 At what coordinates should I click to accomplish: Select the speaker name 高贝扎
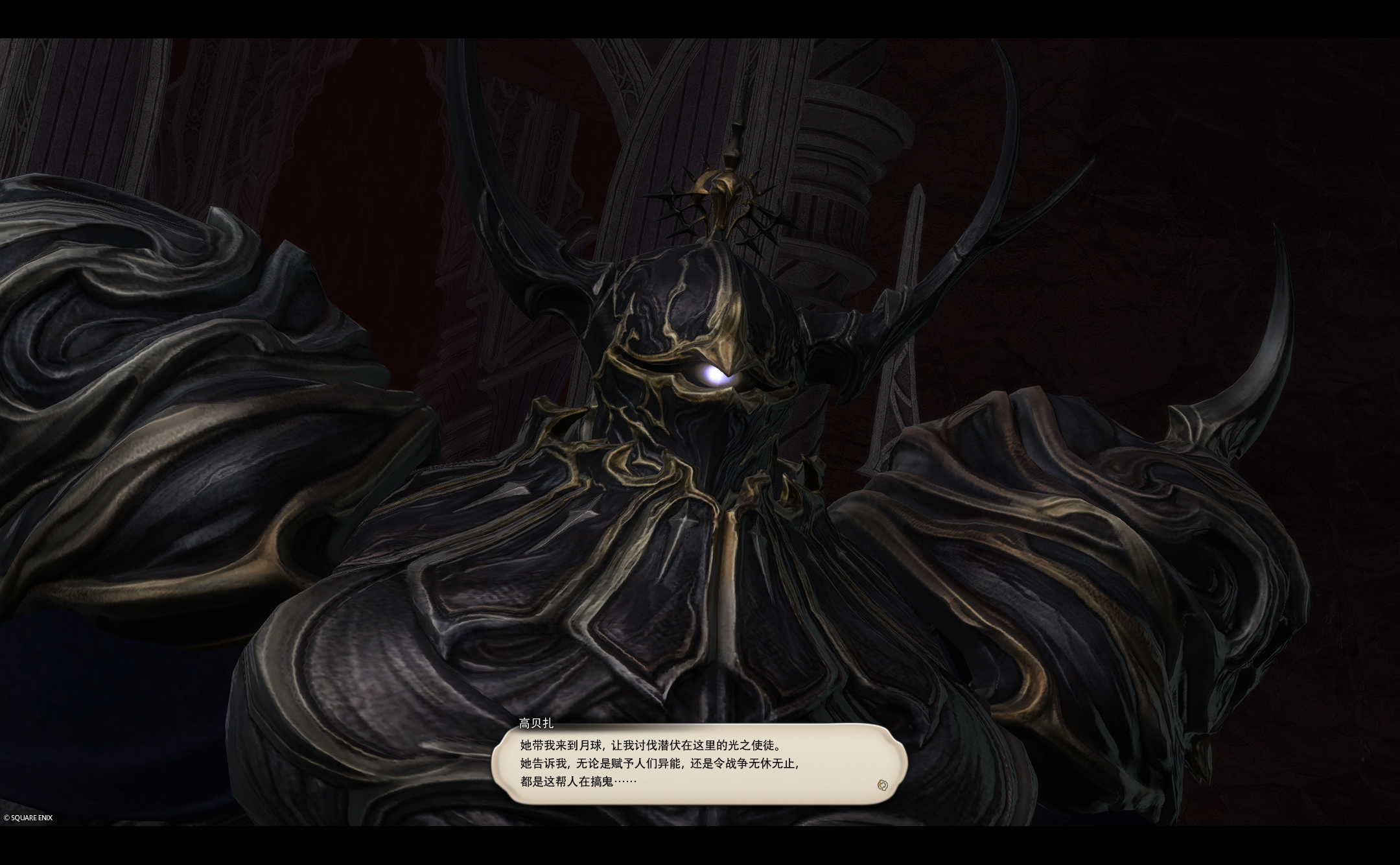(x=537, y=722)
